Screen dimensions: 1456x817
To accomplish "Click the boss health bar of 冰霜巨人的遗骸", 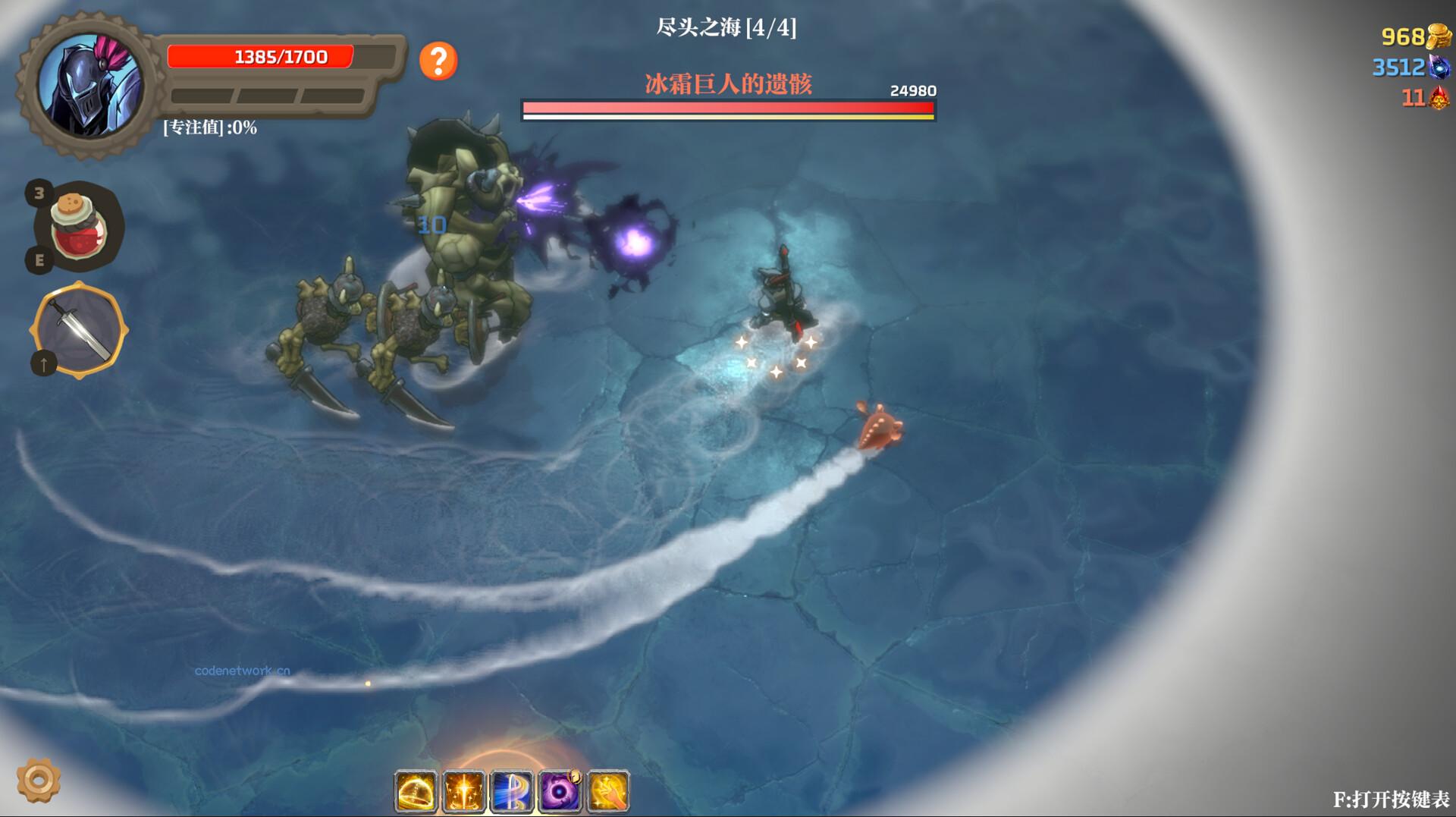I will point(728,111).
